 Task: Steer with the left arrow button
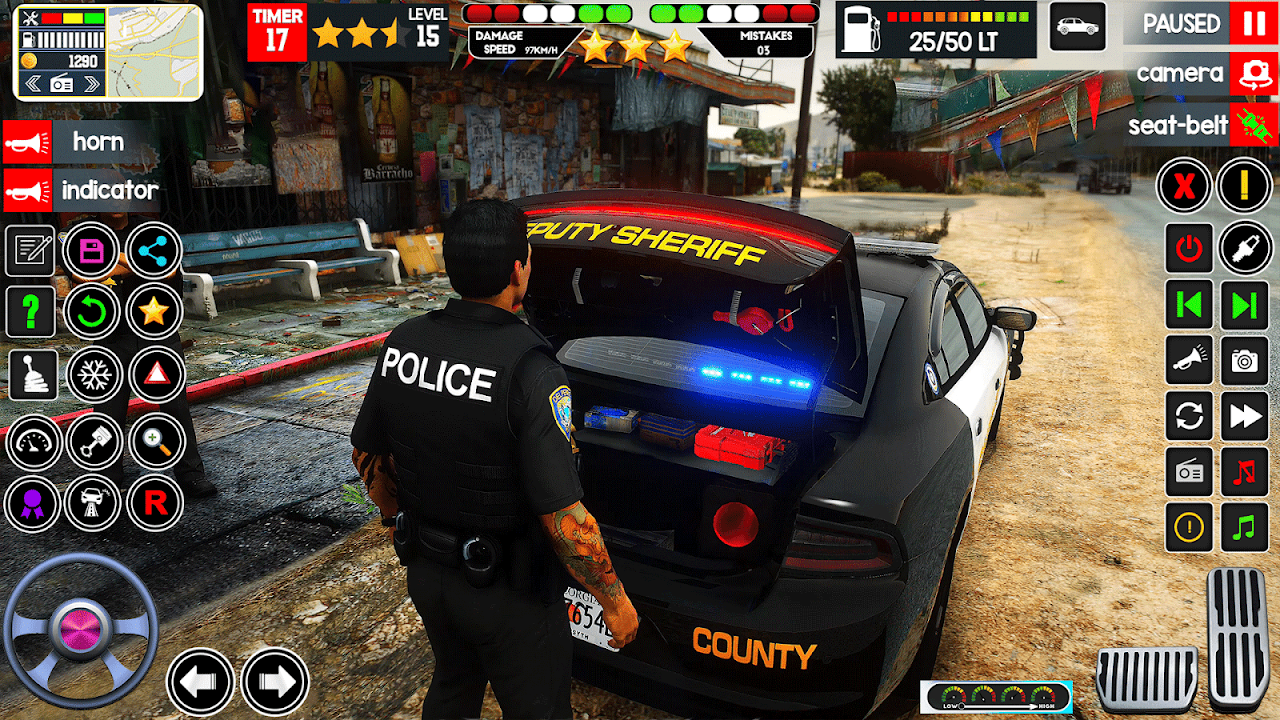[200, 682]
